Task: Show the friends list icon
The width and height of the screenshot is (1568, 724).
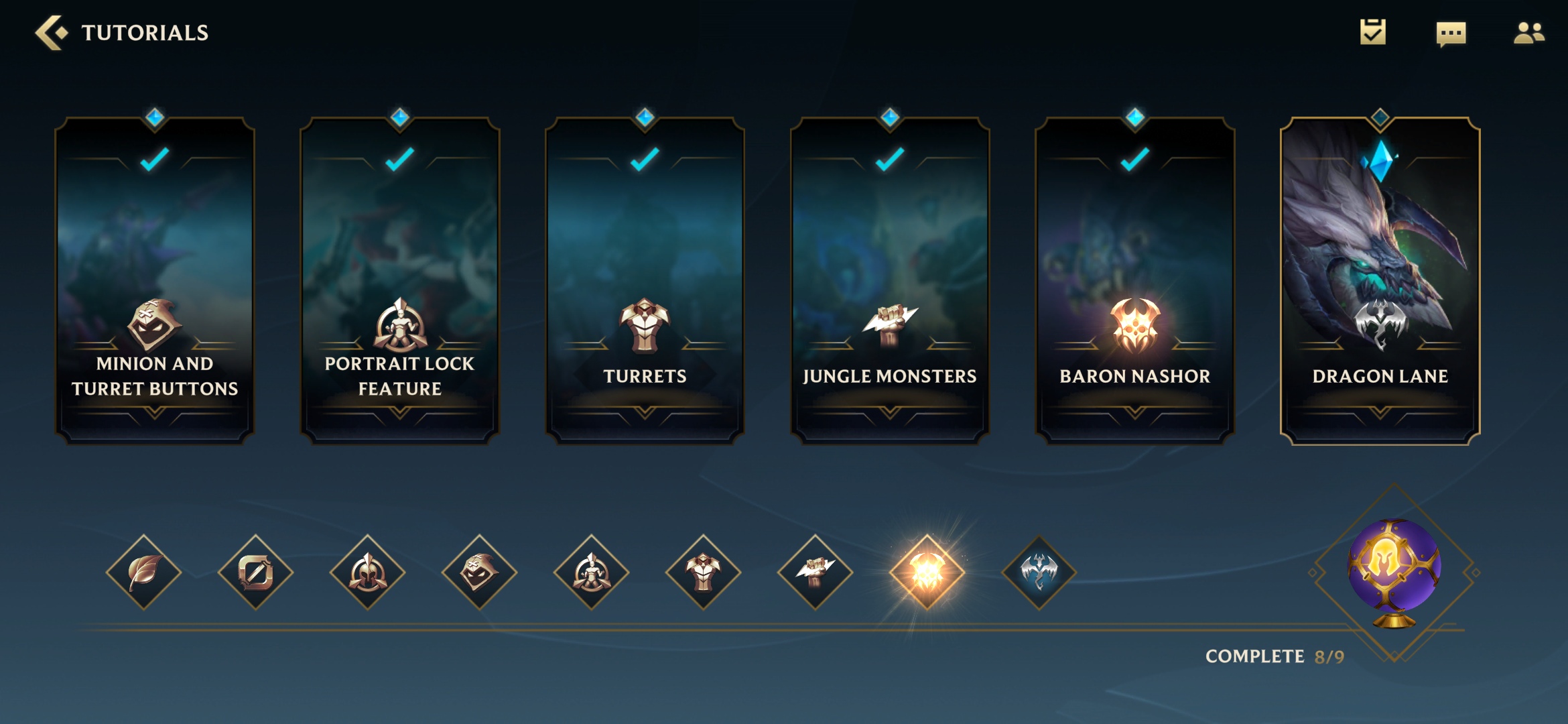Action: pos(1528,32)
